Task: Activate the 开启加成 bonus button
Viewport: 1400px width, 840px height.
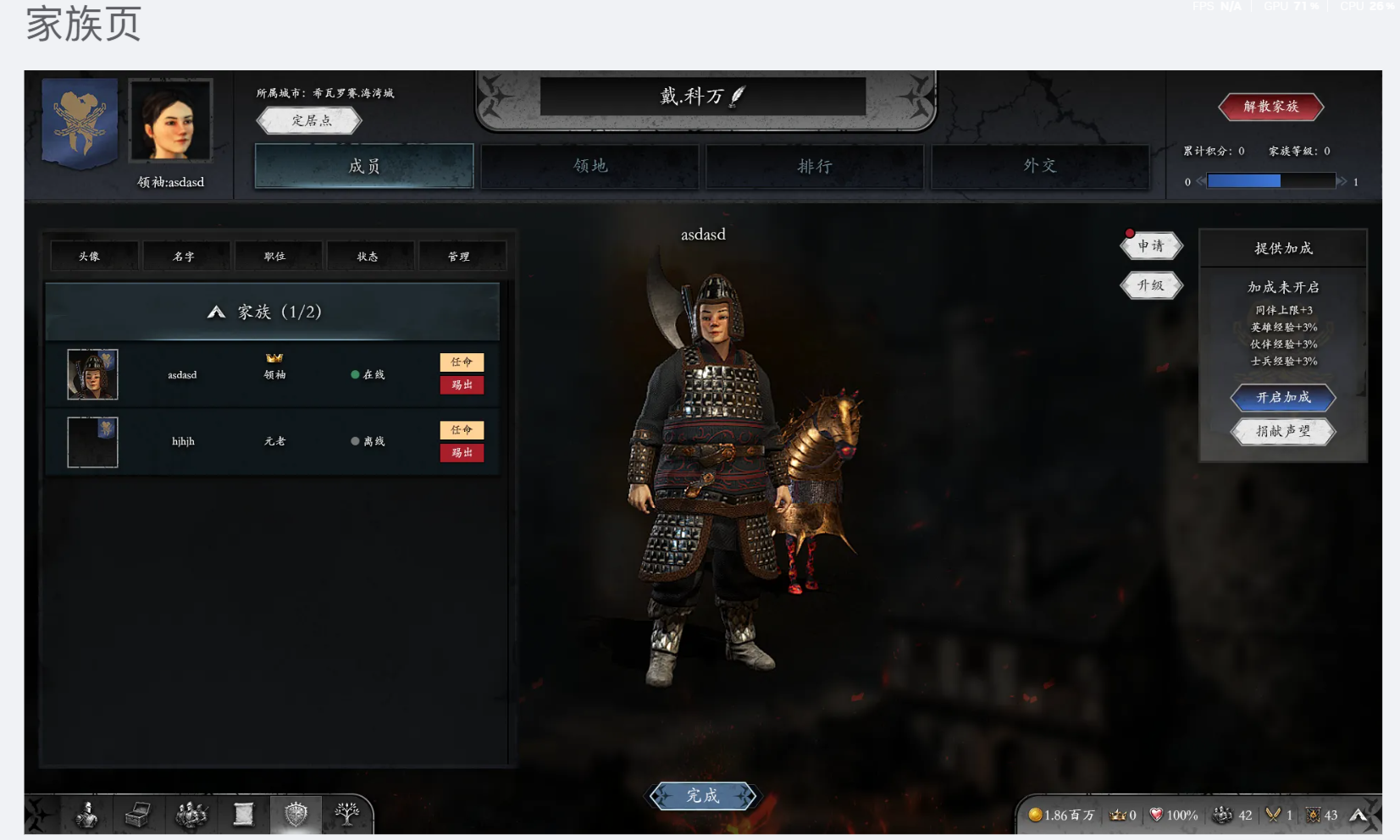Action: click(1283, 397)
